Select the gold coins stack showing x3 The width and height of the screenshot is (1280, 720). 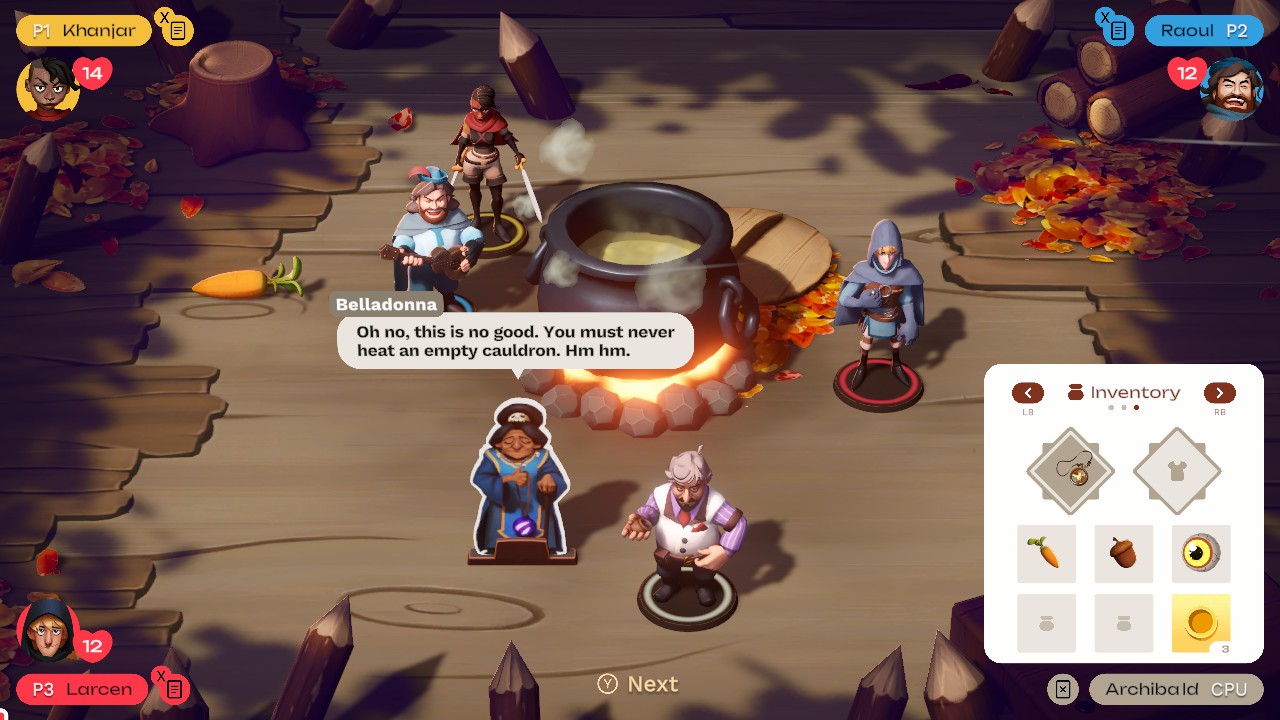1200,622
